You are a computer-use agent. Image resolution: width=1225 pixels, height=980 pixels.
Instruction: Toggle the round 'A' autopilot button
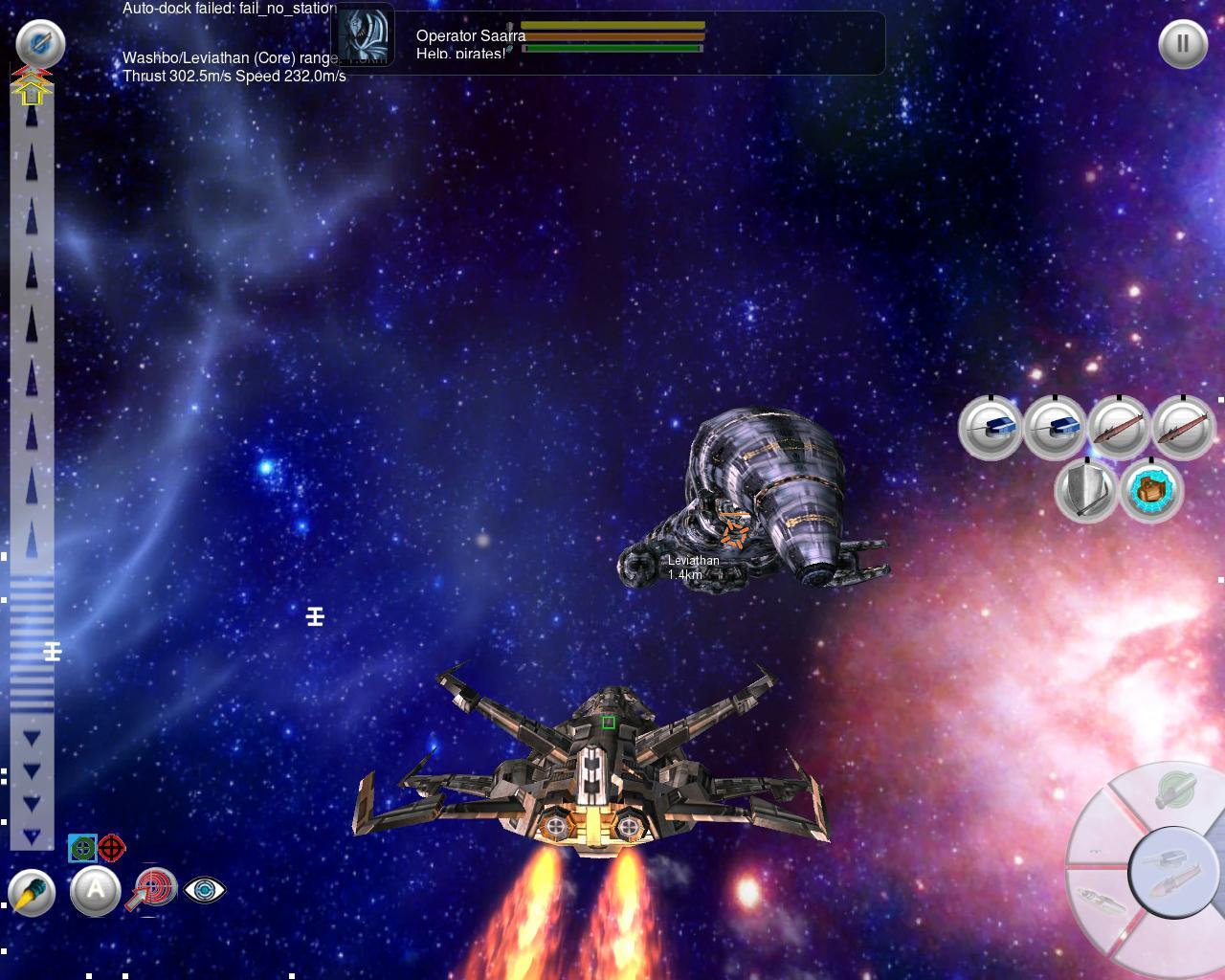(x=96, y=891)
